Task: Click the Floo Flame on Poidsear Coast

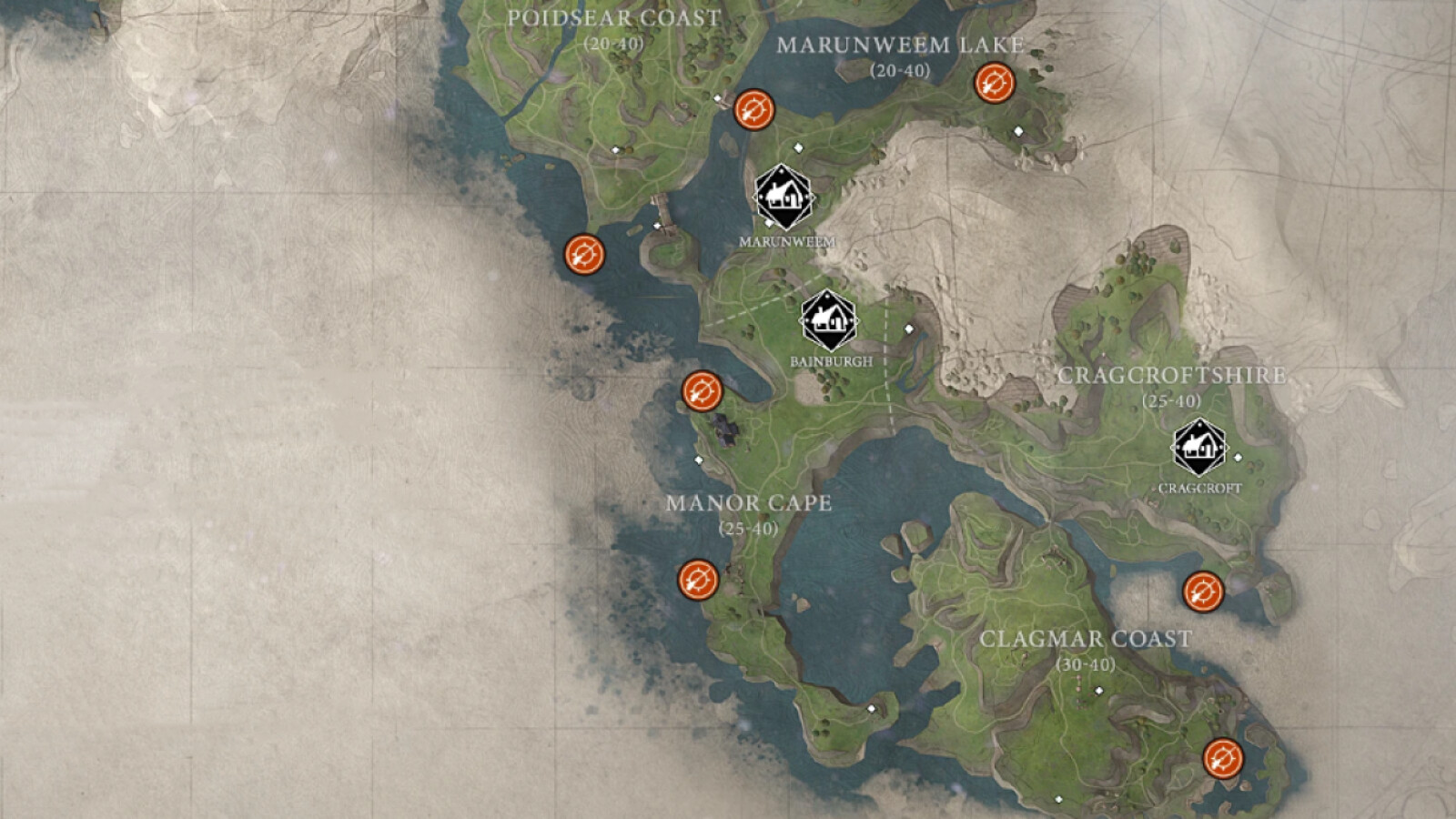Action: [x=753, y=111]
